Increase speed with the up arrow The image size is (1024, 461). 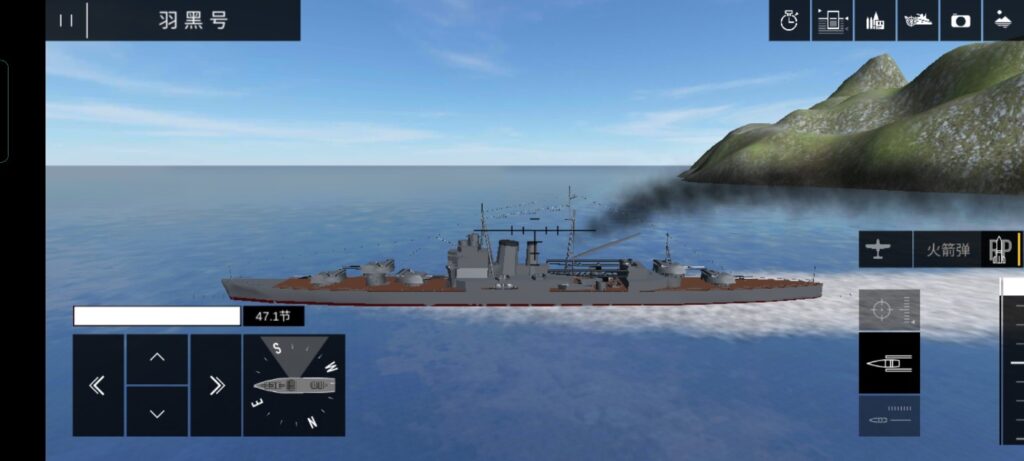[157, 358]
